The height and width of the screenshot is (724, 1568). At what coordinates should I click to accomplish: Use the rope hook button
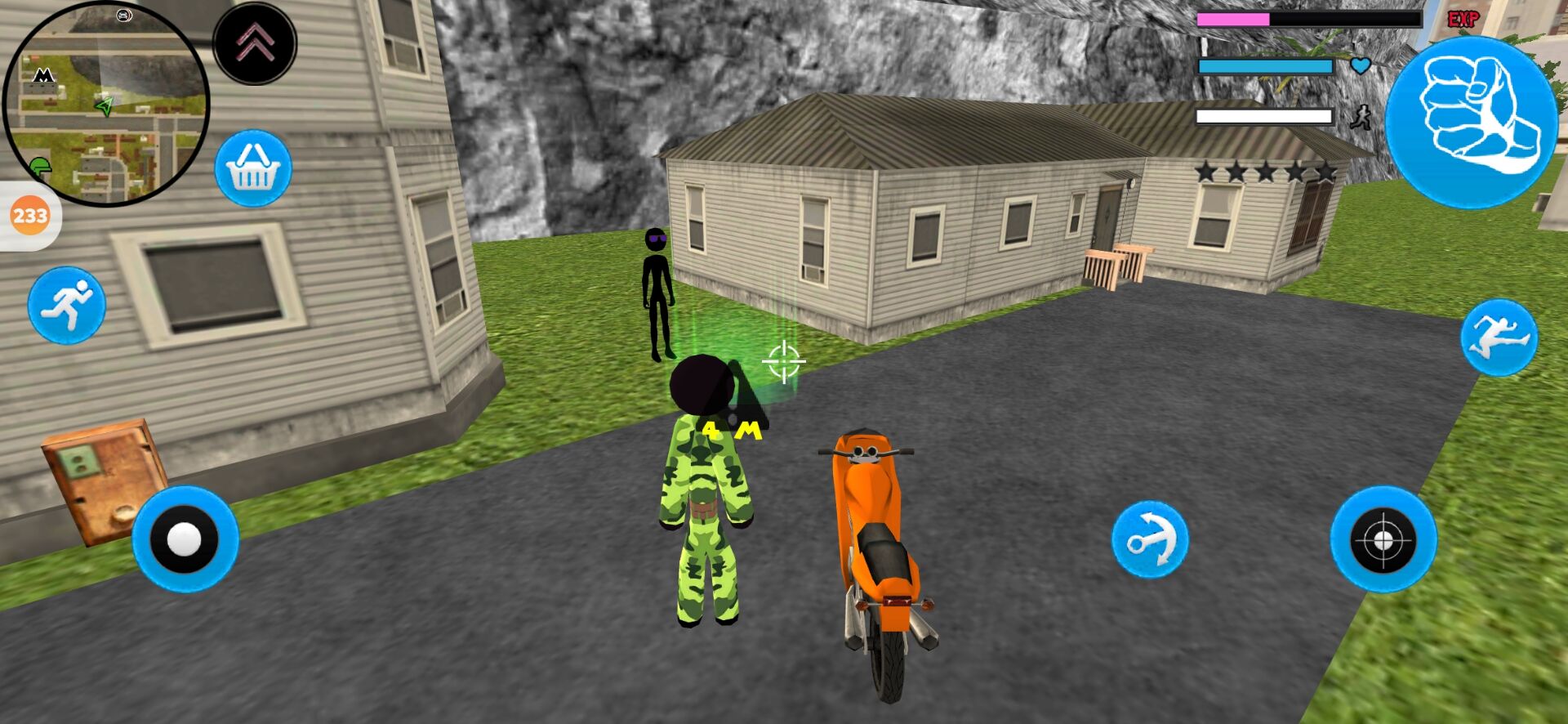1150,539
